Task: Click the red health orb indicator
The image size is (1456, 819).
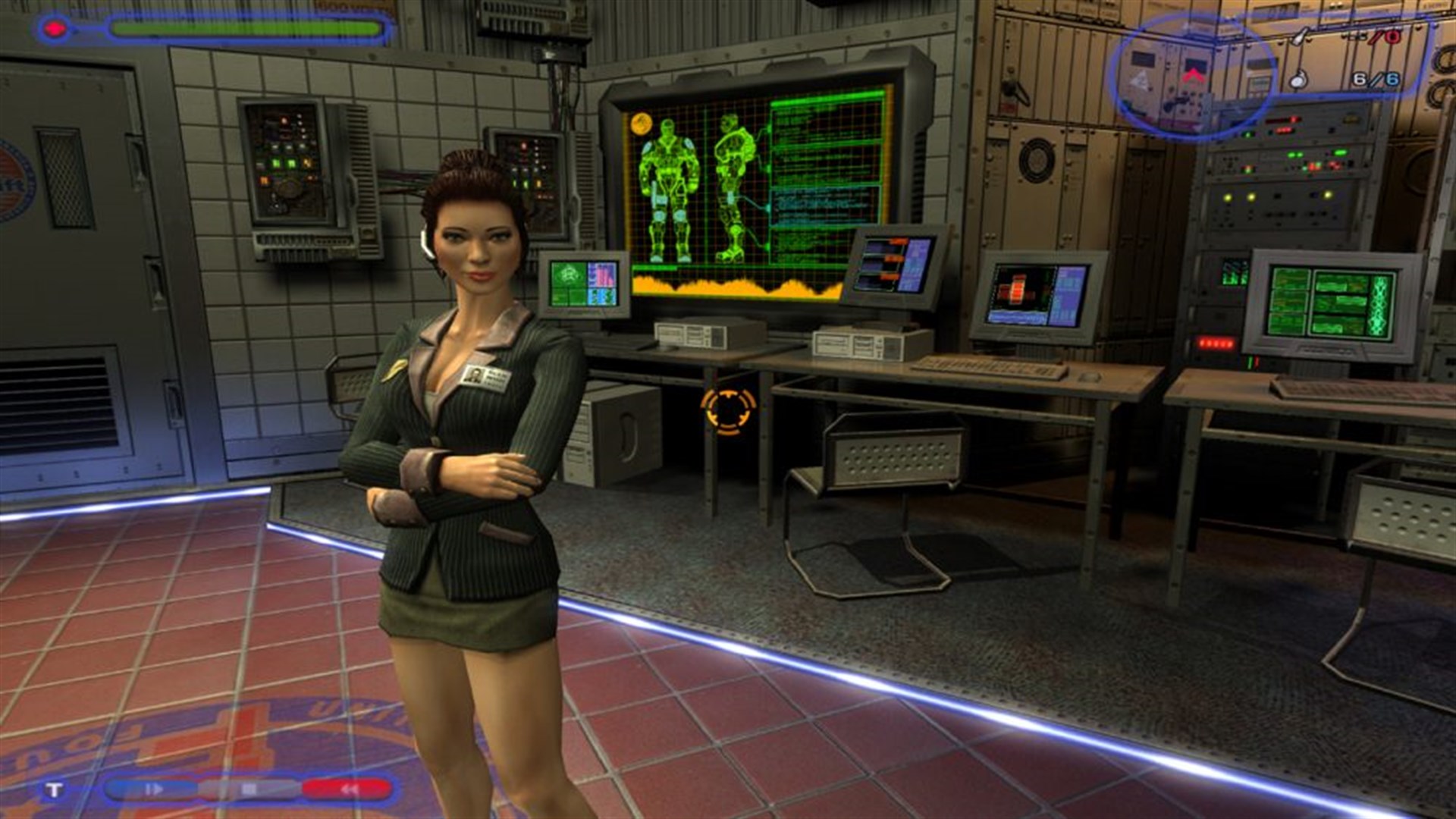Action: [55, 29]
